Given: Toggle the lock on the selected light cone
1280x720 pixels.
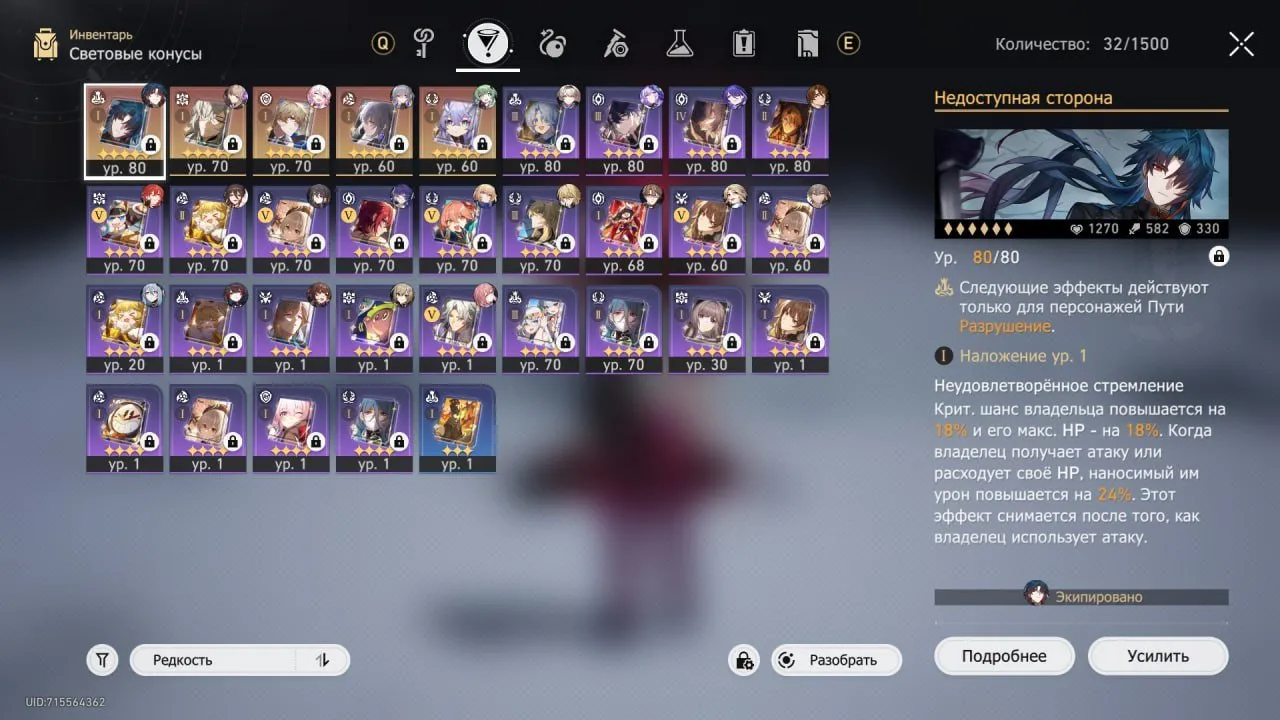Looking at the screenshot, I should coord(1218,257).
